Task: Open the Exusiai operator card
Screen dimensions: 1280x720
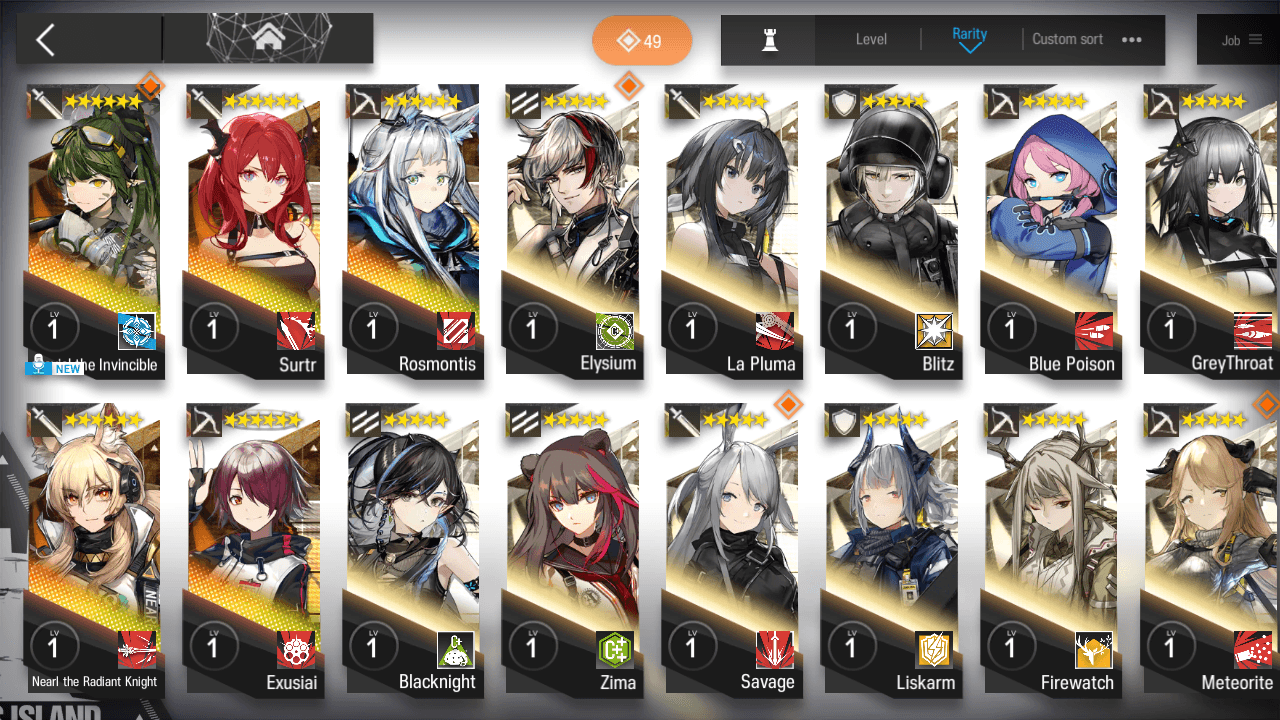Action: point(254,550)
